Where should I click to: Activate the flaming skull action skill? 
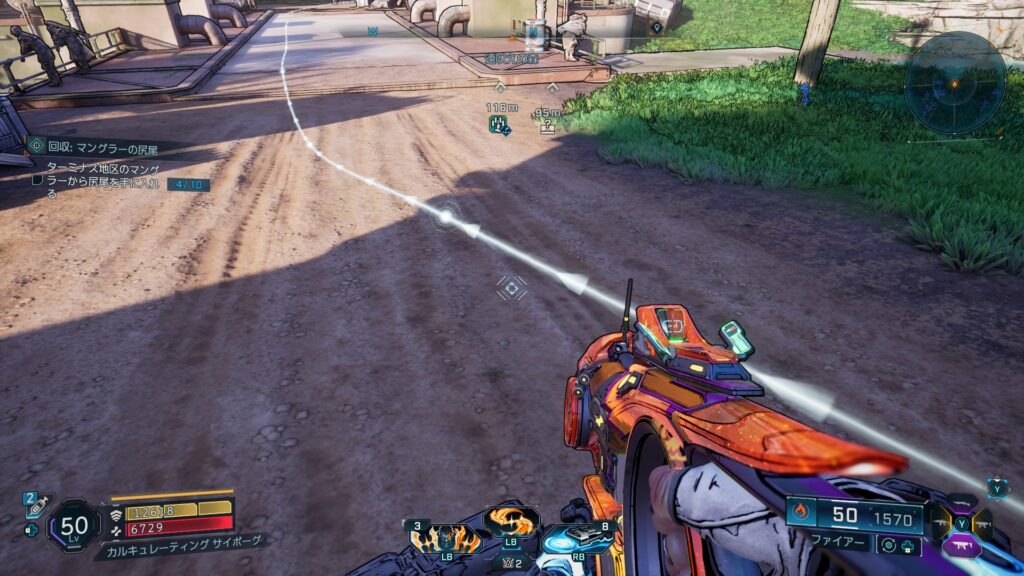click(444, 537)
